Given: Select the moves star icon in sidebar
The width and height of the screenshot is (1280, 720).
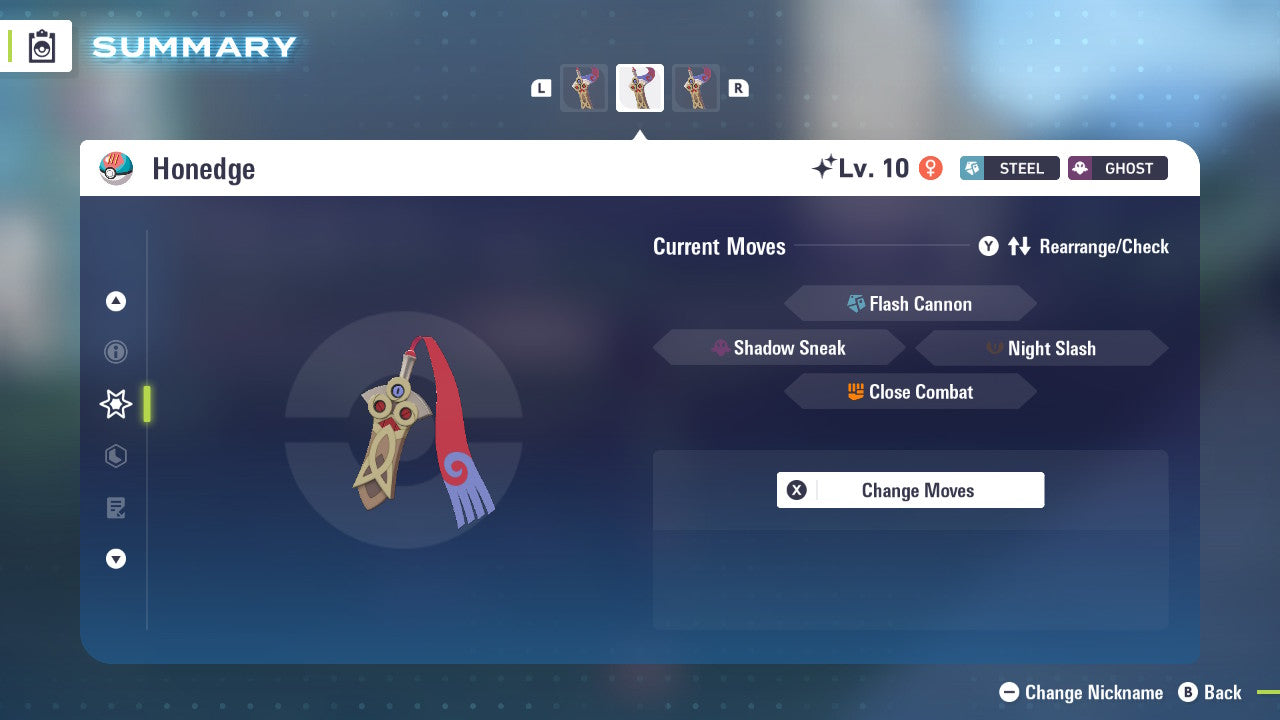Looking at the screenshot, I should click(116, 404).
